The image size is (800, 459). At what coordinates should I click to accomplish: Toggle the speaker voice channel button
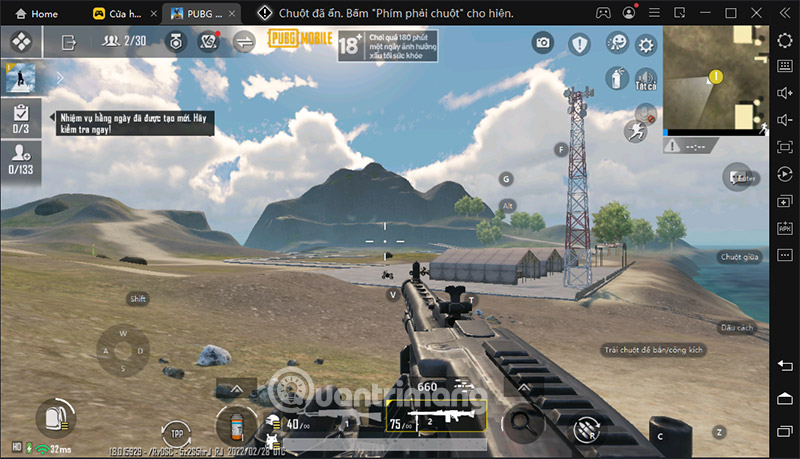click(x=646, y=78)
